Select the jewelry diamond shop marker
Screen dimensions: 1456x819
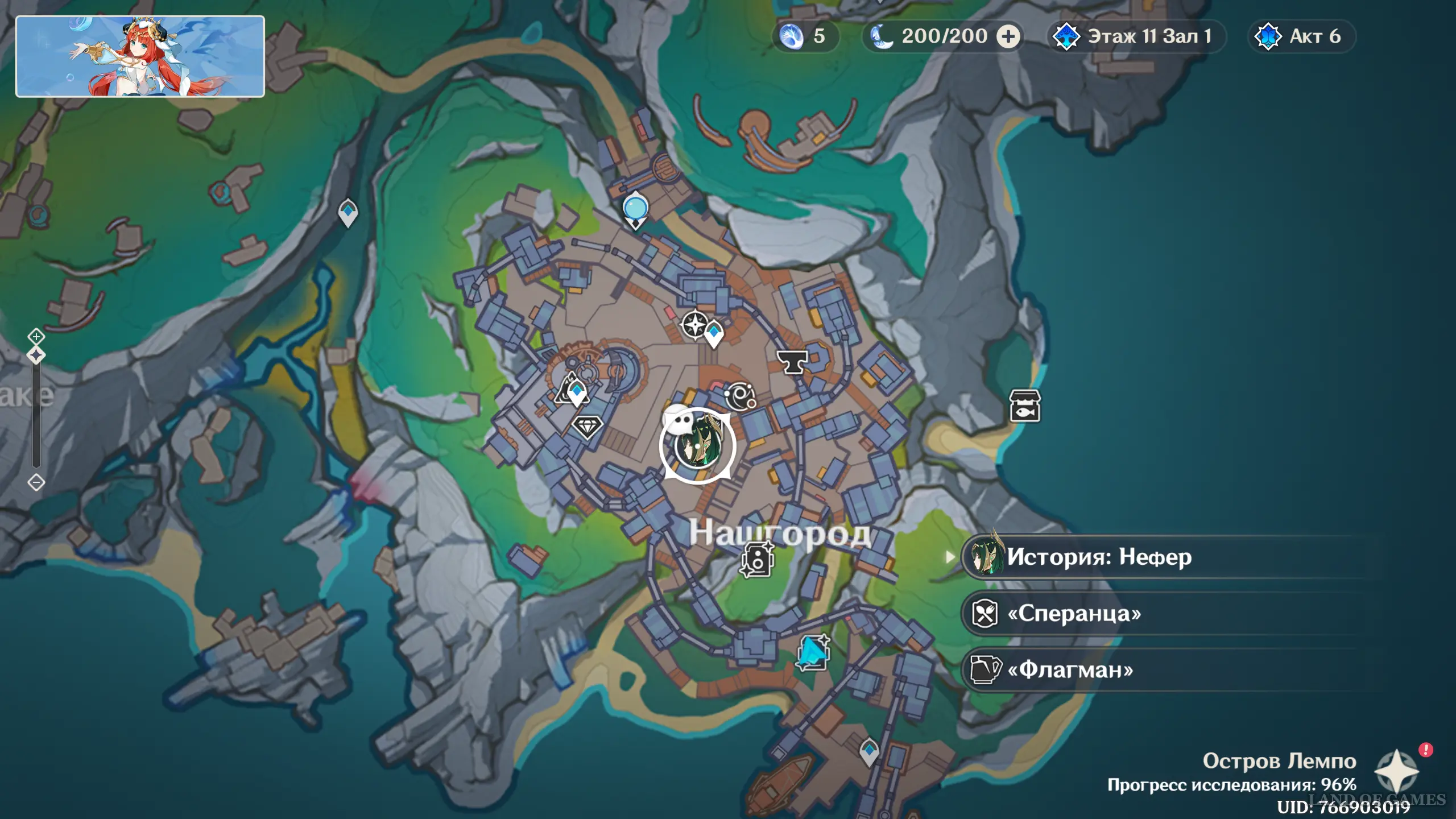coord(586,426)
